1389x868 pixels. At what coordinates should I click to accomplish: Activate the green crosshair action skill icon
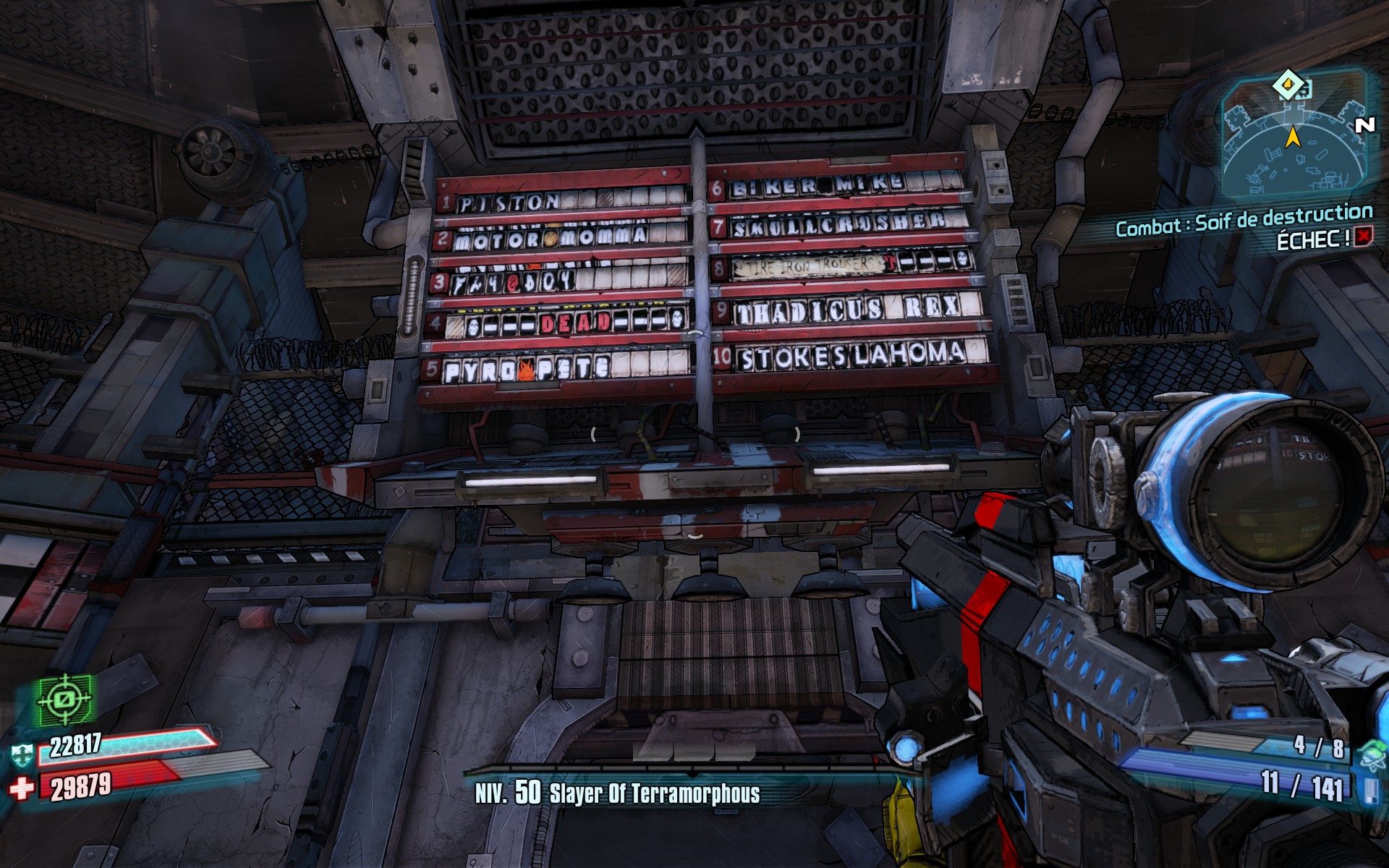pos(67,699)
